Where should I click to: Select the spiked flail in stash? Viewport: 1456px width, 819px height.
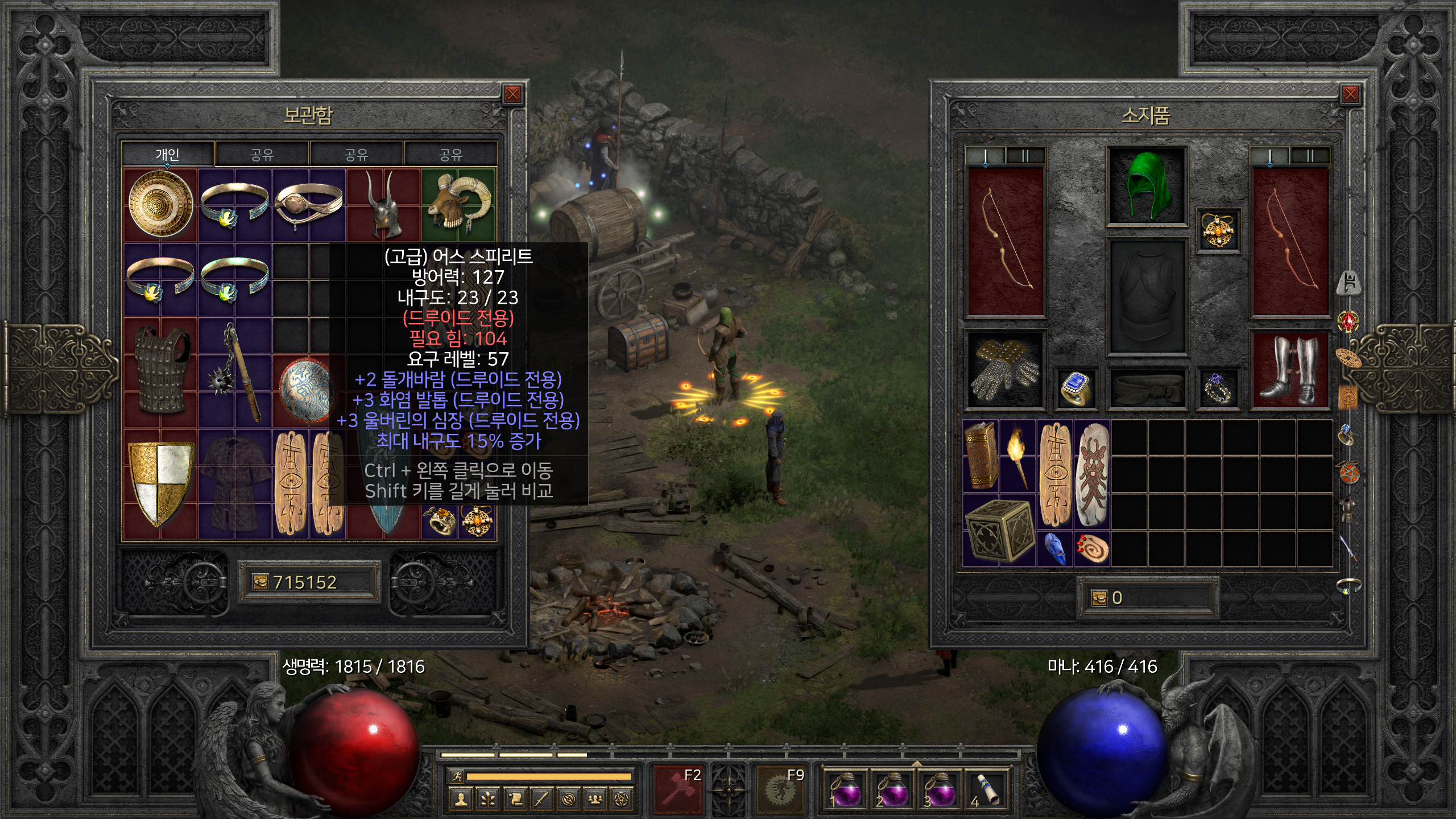[235, 373]
